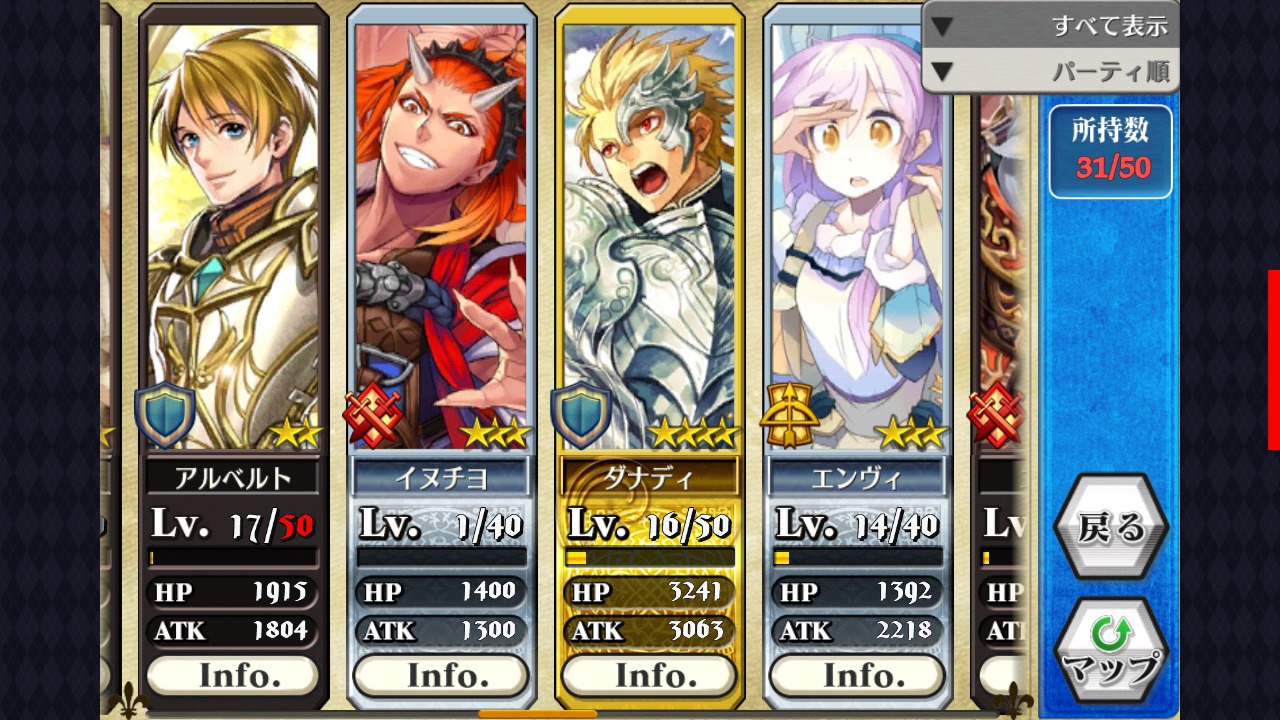Go back with the 戻る button
Screen dimensions: 1280x720
pos(1110,527)
